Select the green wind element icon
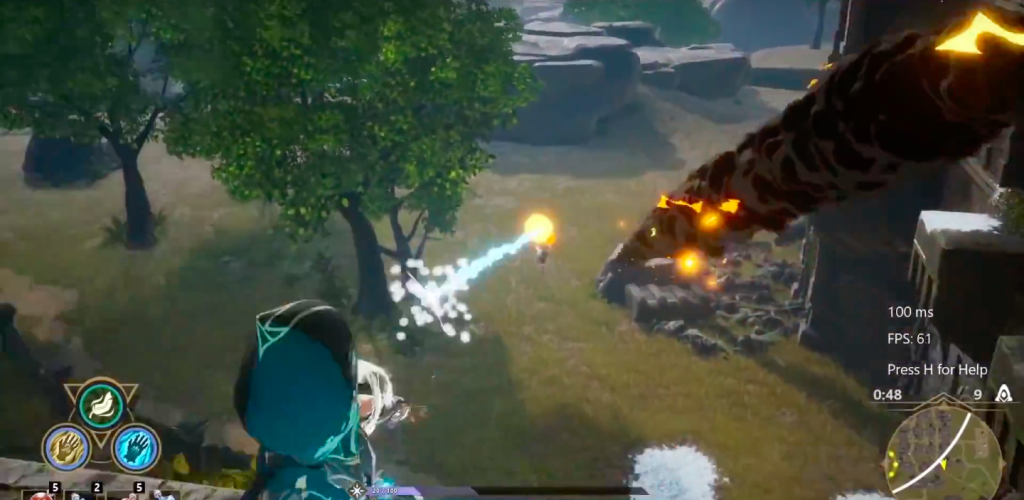 101,405
